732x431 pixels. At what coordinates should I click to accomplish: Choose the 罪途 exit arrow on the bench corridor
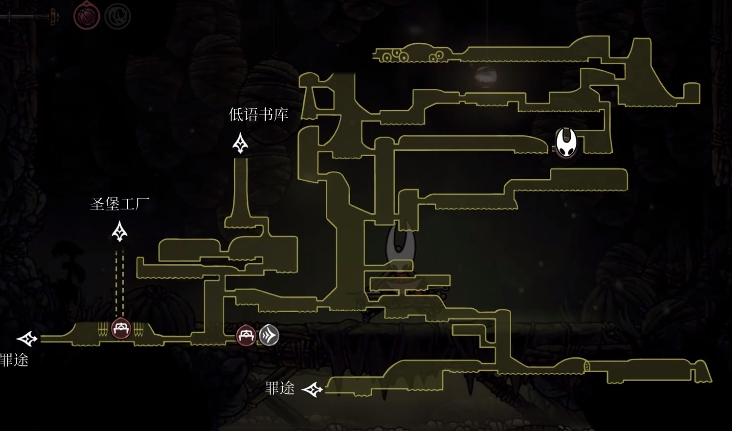pyautogui.click(x=27, y=339)
